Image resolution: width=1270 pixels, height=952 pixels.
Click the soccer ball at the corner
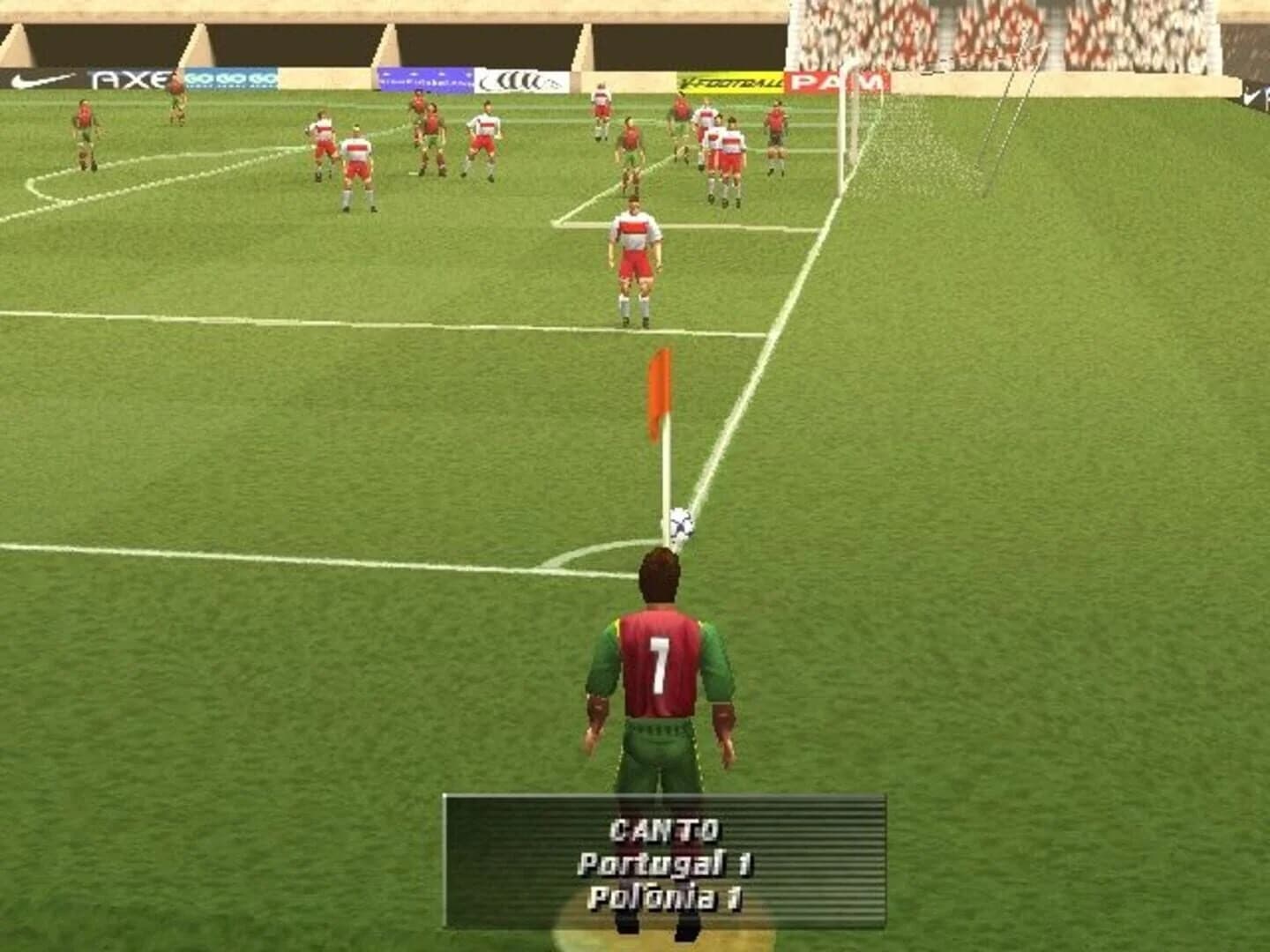pos(682,522)
